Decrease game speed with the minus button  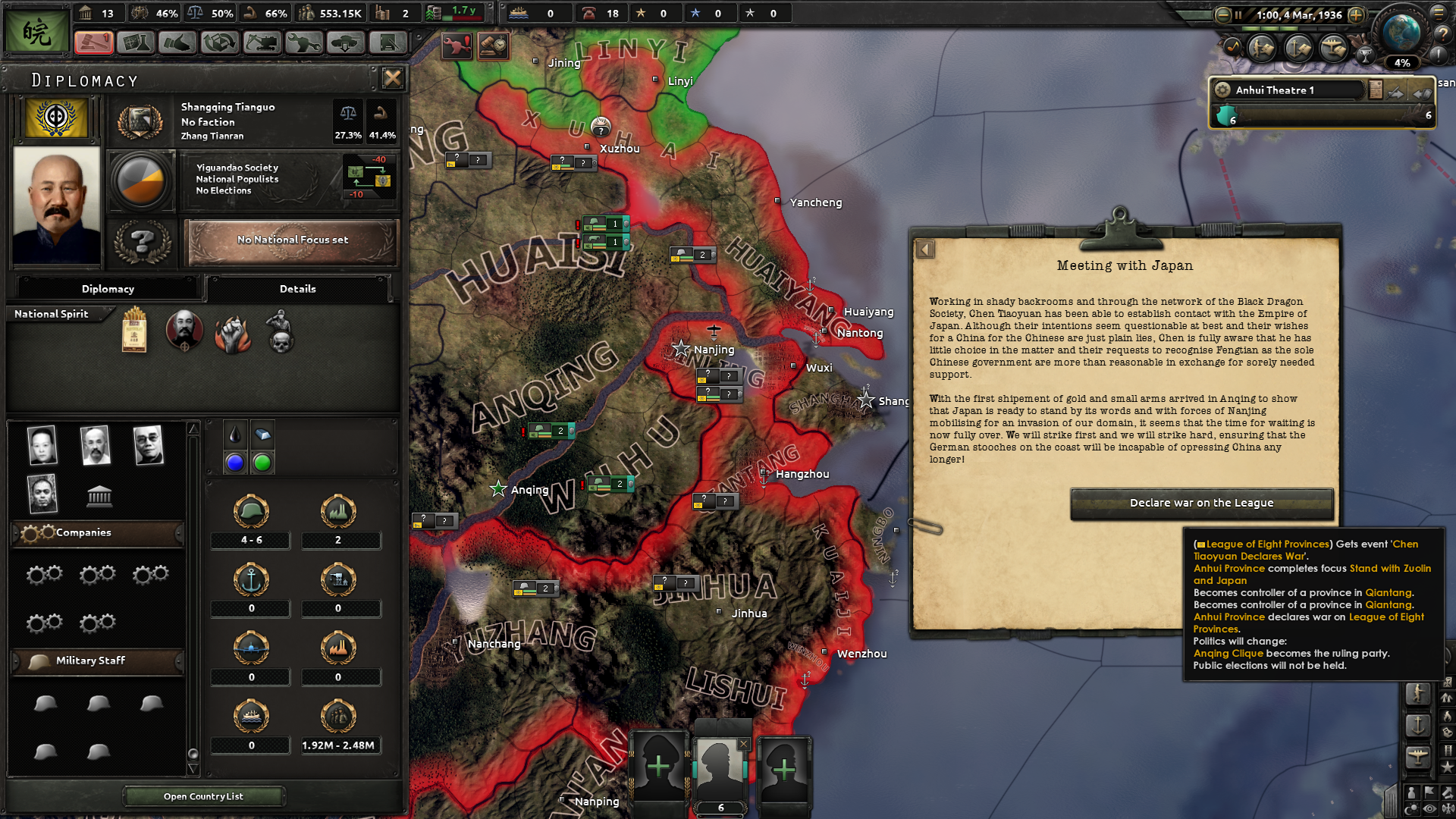[1222, 14]
